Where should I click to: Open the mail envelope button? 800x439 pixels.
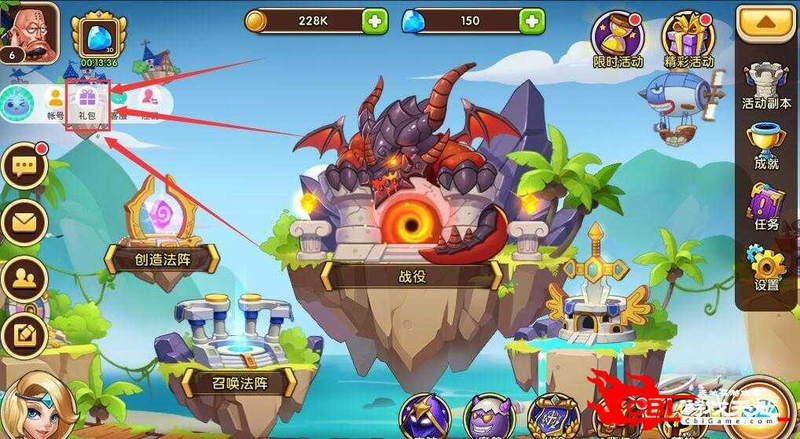pyautogui.click(x=25, y=222)
